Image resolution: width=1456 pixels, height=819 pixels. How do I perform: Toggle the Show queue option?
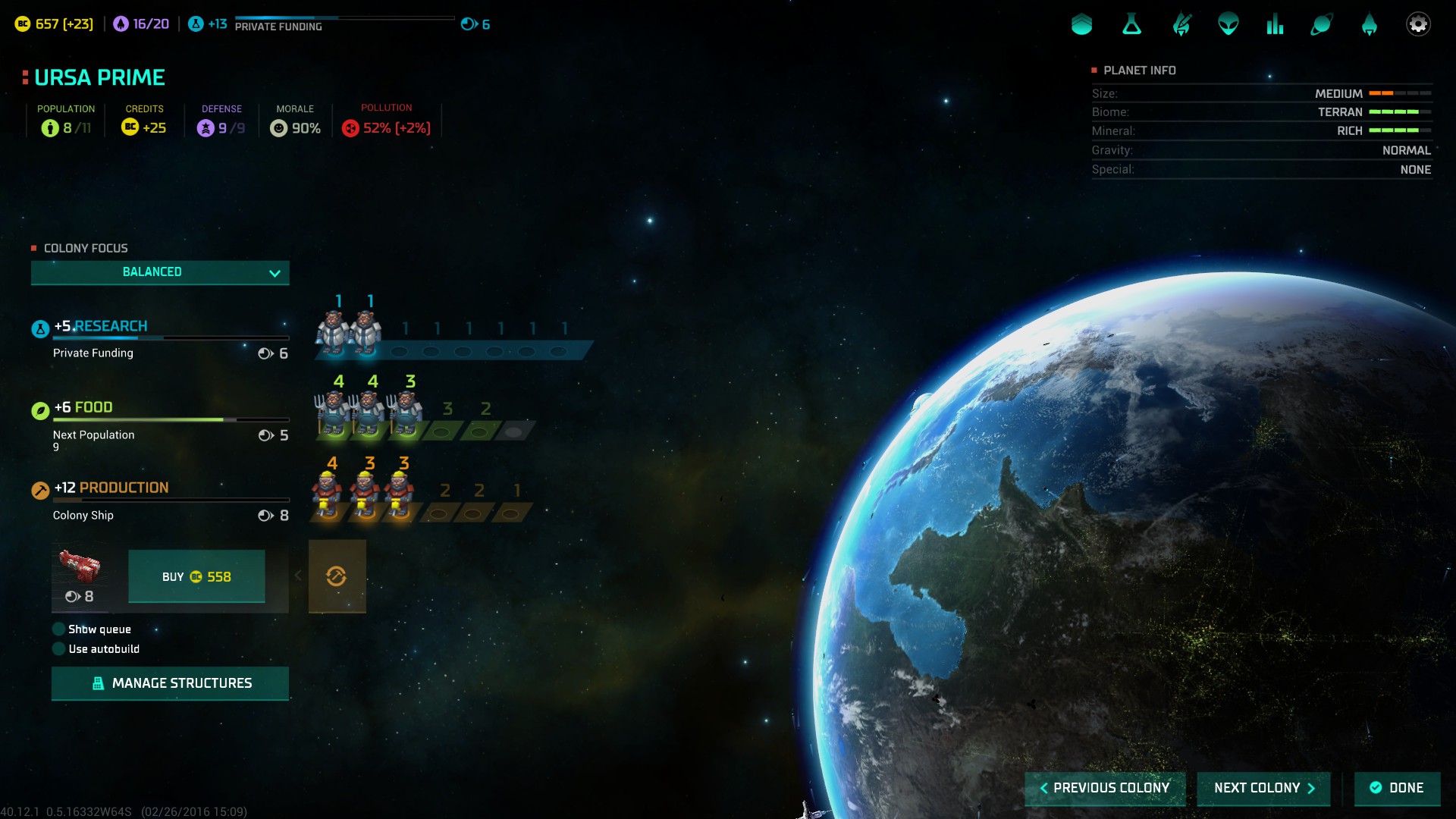click(x=59, y=629)
